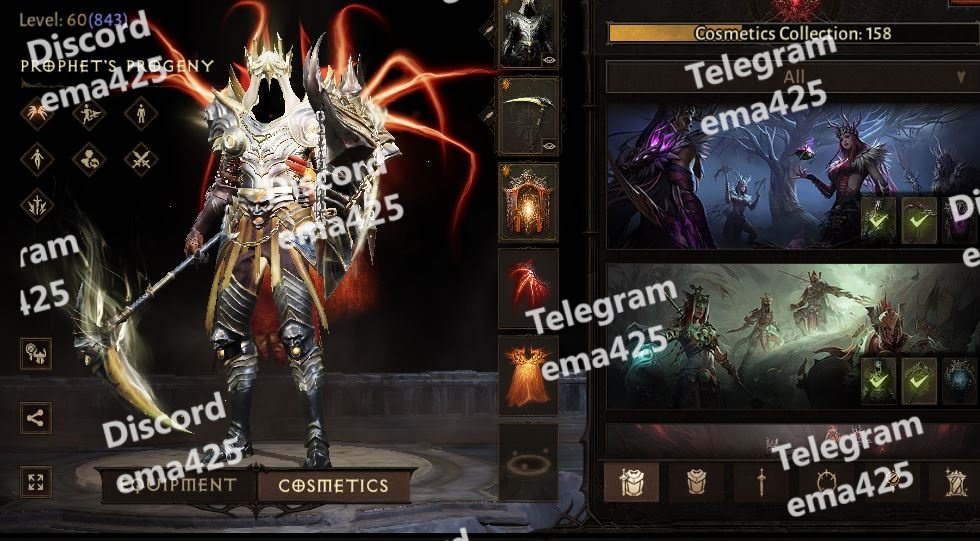Click the helmet visibility icon
This screenshot has height=541, width=980.
(x=36, y=352)
